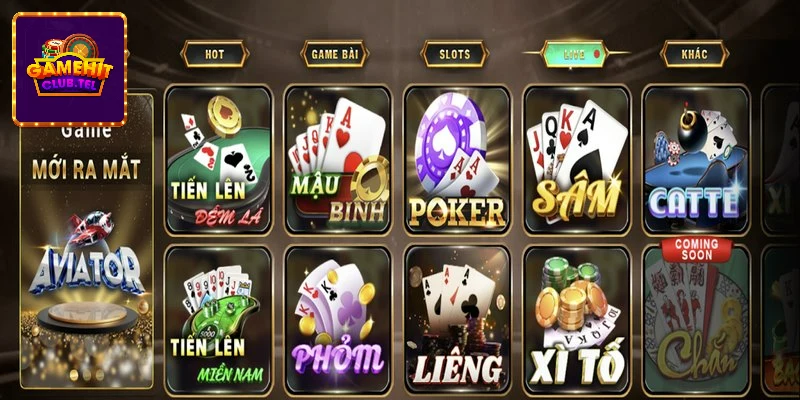
Task: Click the Coming Soon Chắn tile
Action: pyautogui.click(x=695, y=316)
